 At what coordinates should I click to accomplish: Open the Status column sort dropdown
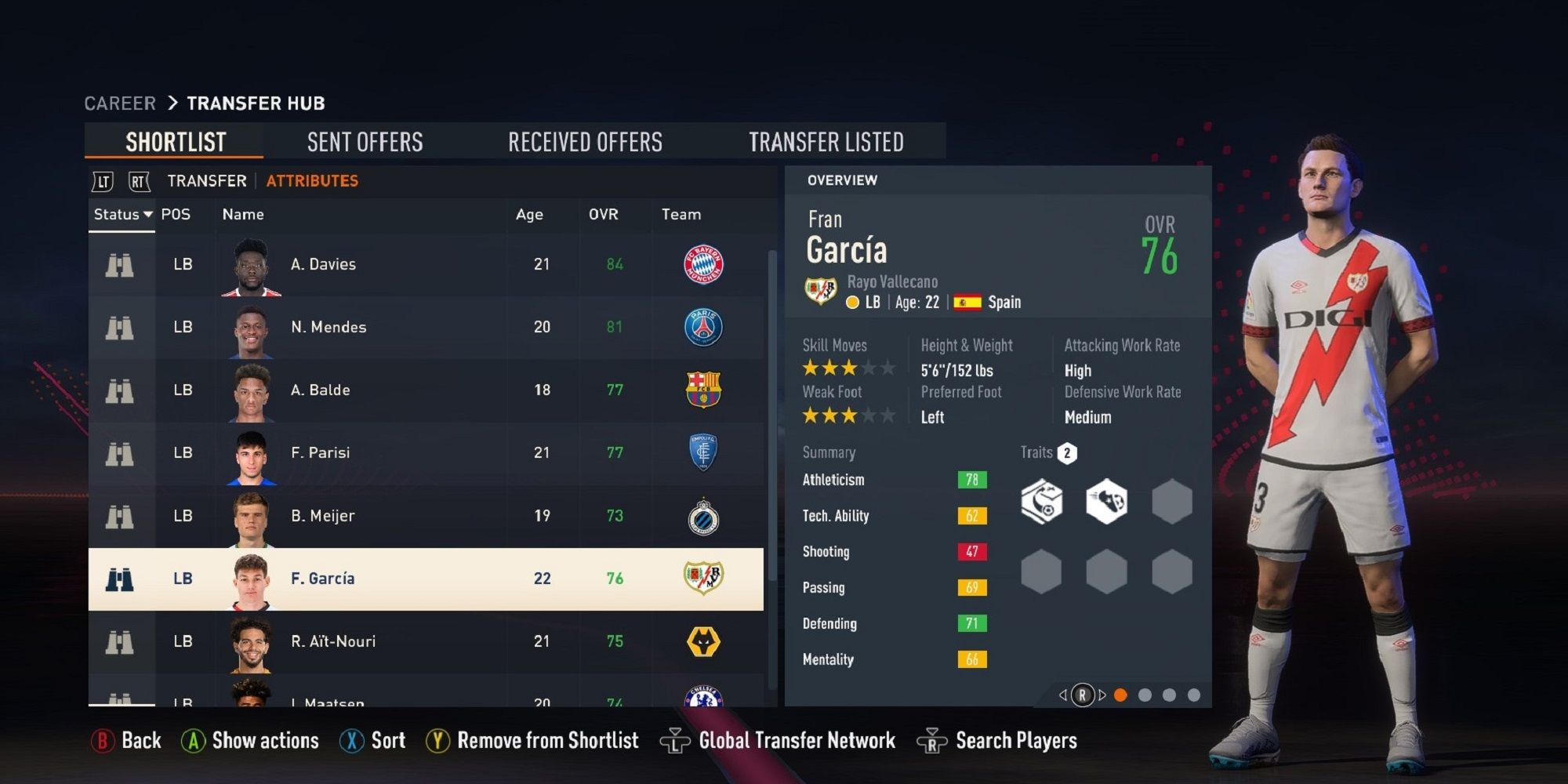pos(122,214)
